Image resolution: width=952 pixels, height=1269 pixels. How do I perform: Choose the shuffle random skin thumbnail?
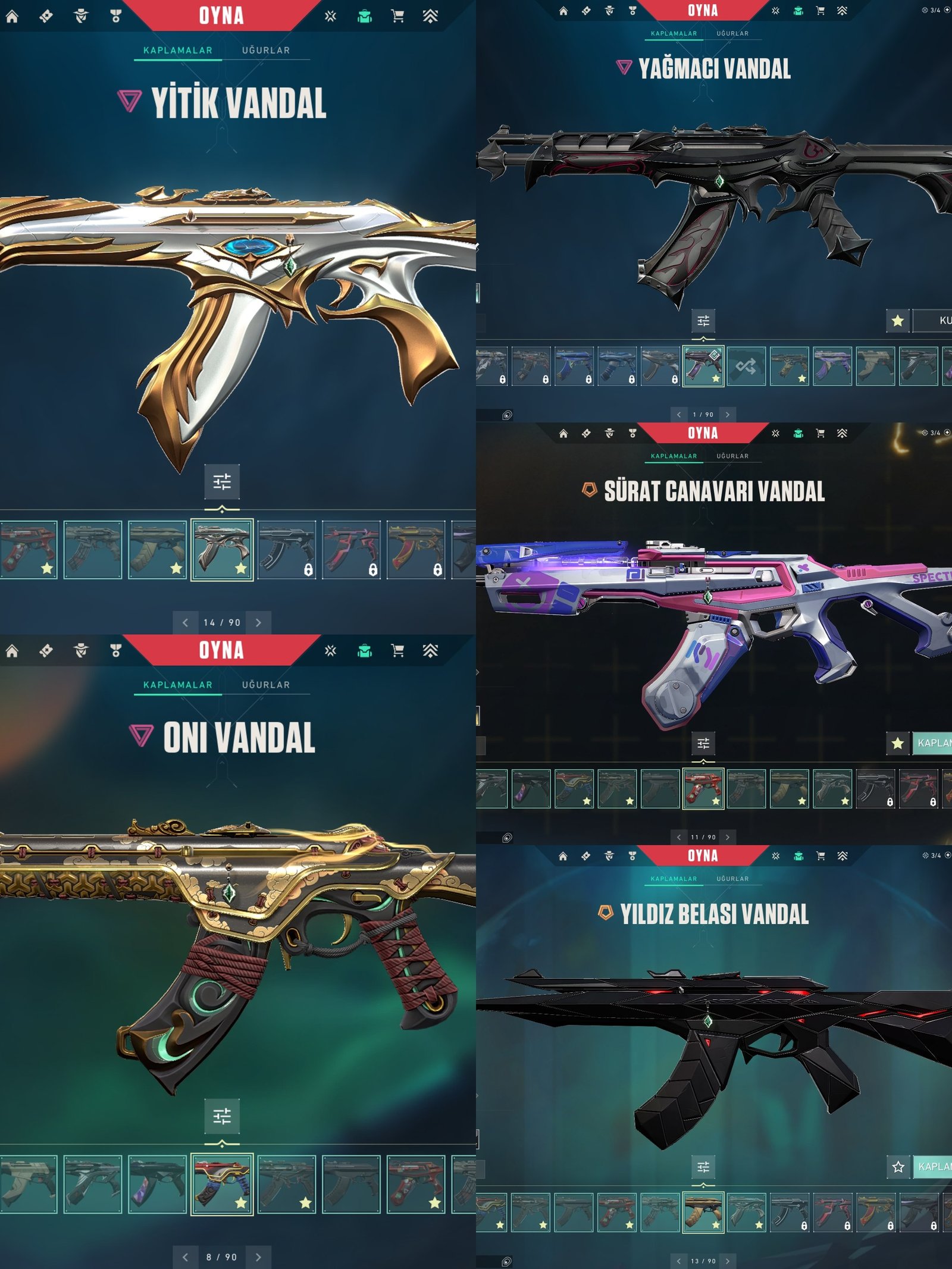point(746,366)
